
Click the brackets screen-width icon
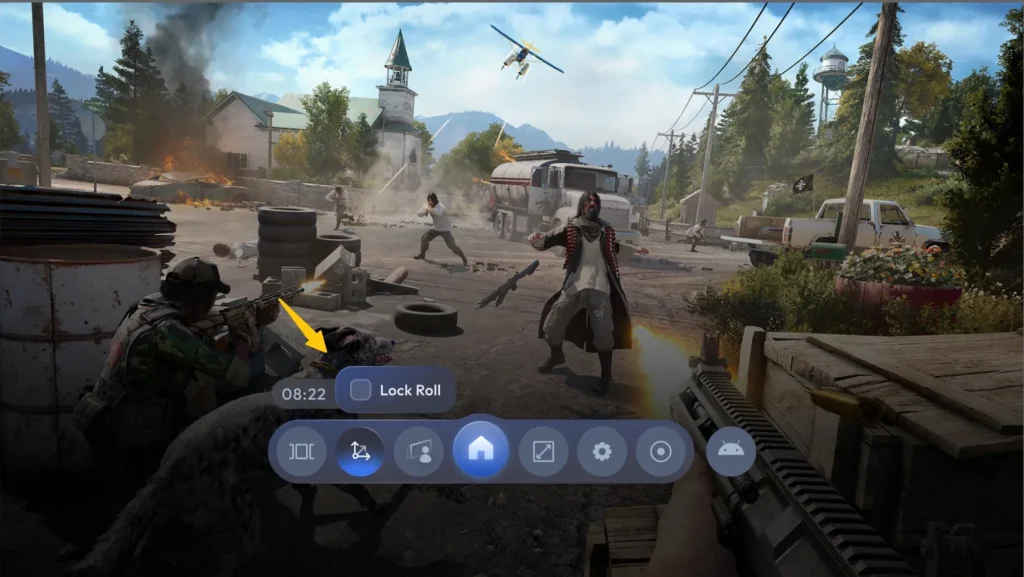point(301,452)
